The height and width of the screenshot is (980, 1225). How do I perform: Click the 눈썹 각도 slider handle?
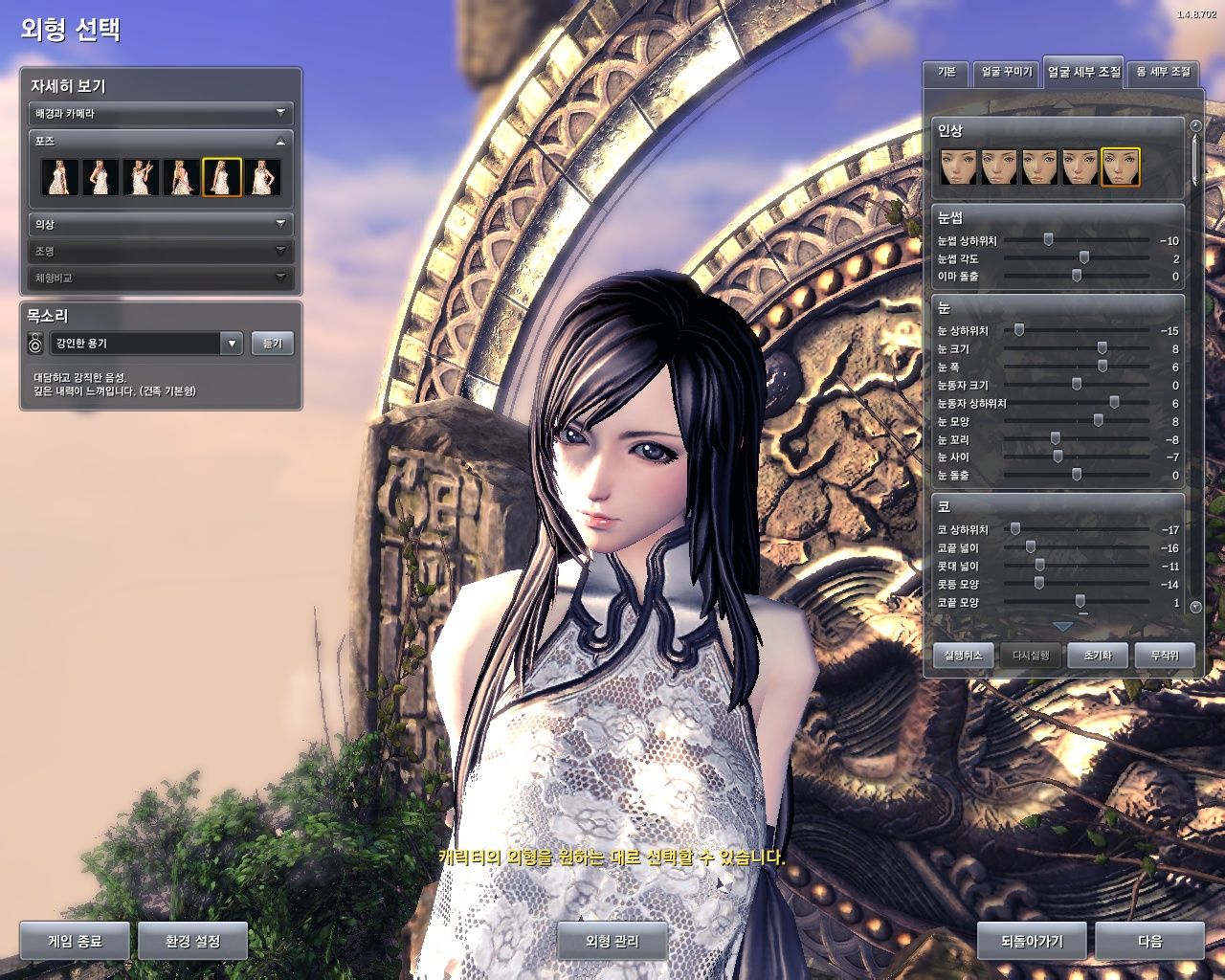click(1084, 258)
